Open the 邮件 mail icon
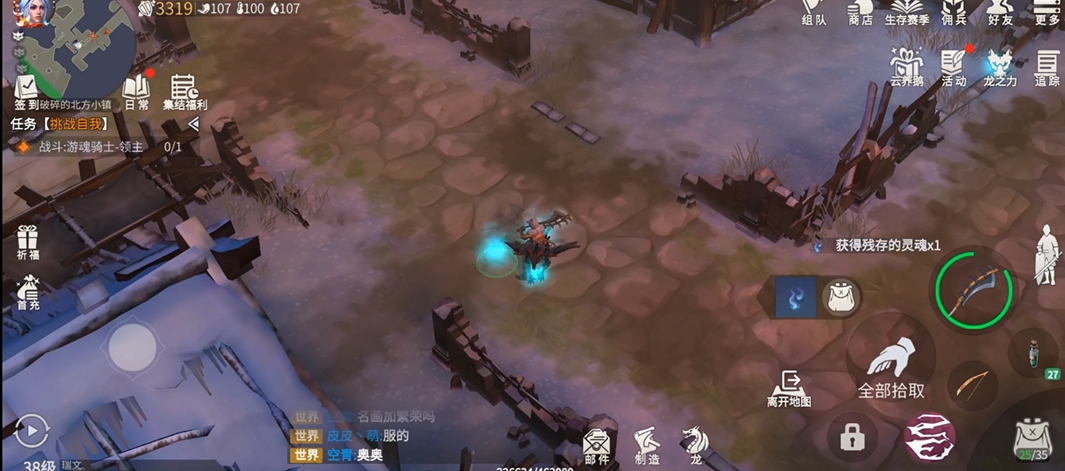This screenshot has height=471, width=1065. [597, 443]
